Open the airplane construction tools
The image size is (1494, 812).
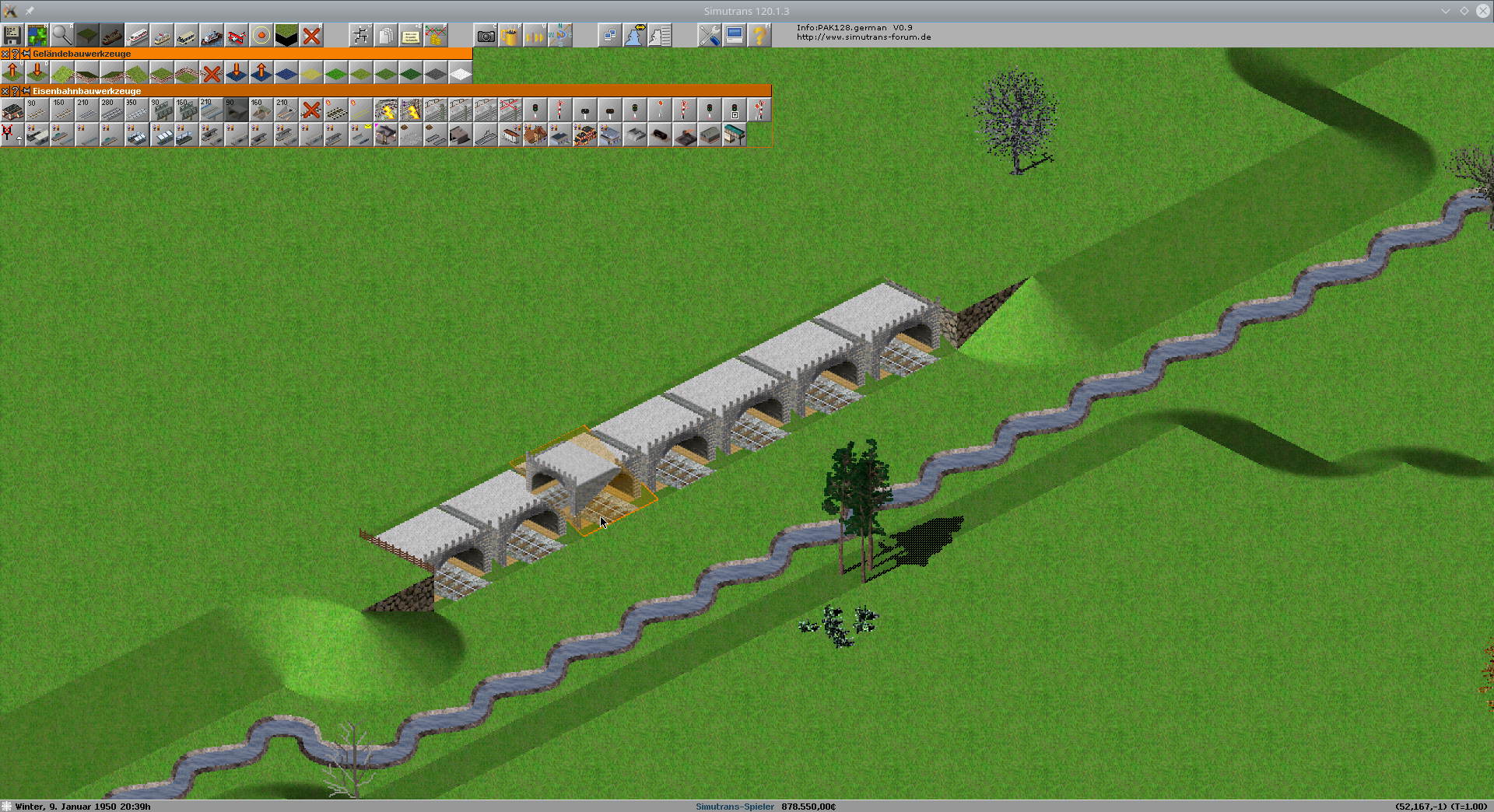[x=237, y=36]
